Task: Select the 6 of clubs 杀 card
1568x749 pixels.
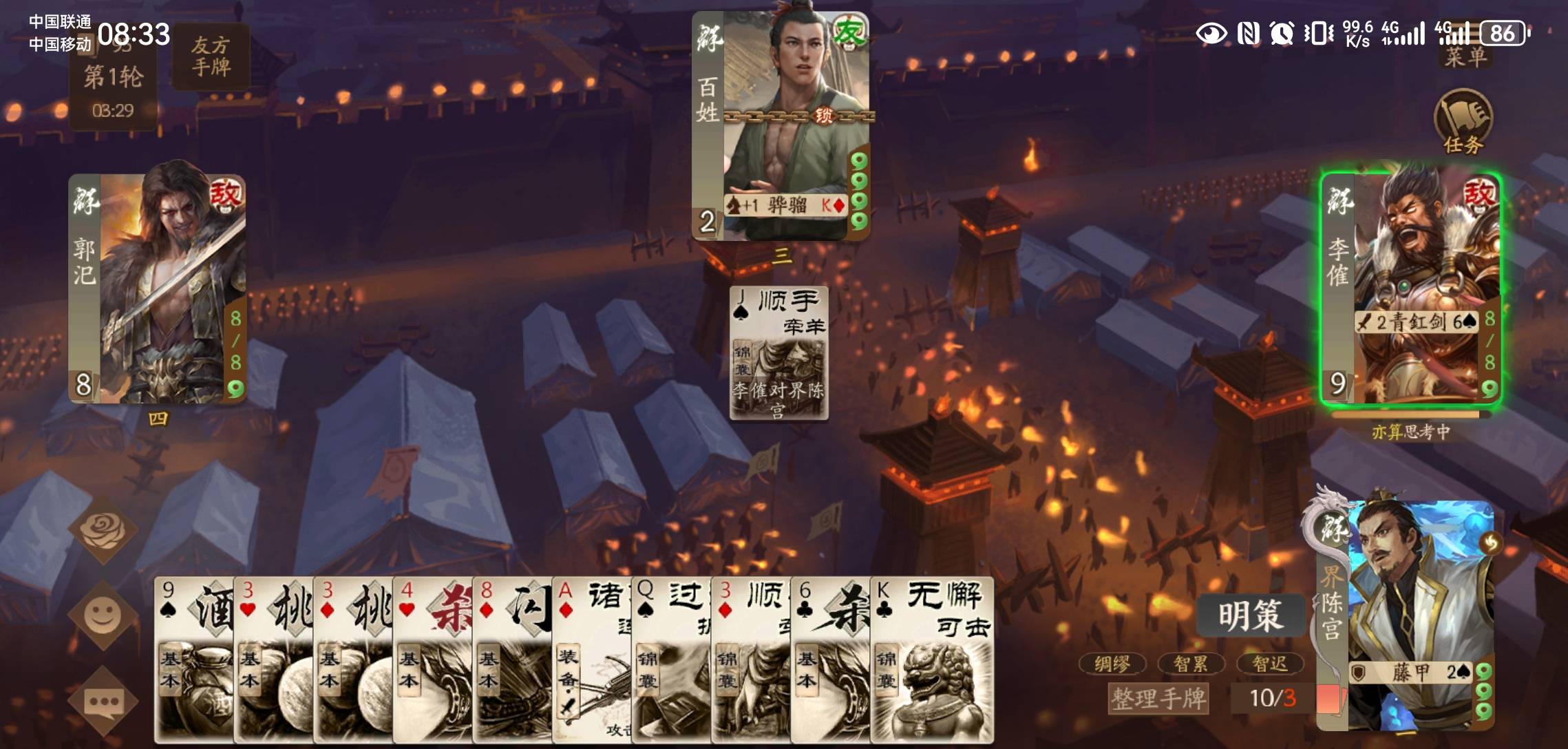Action: [x=830, y=660]
